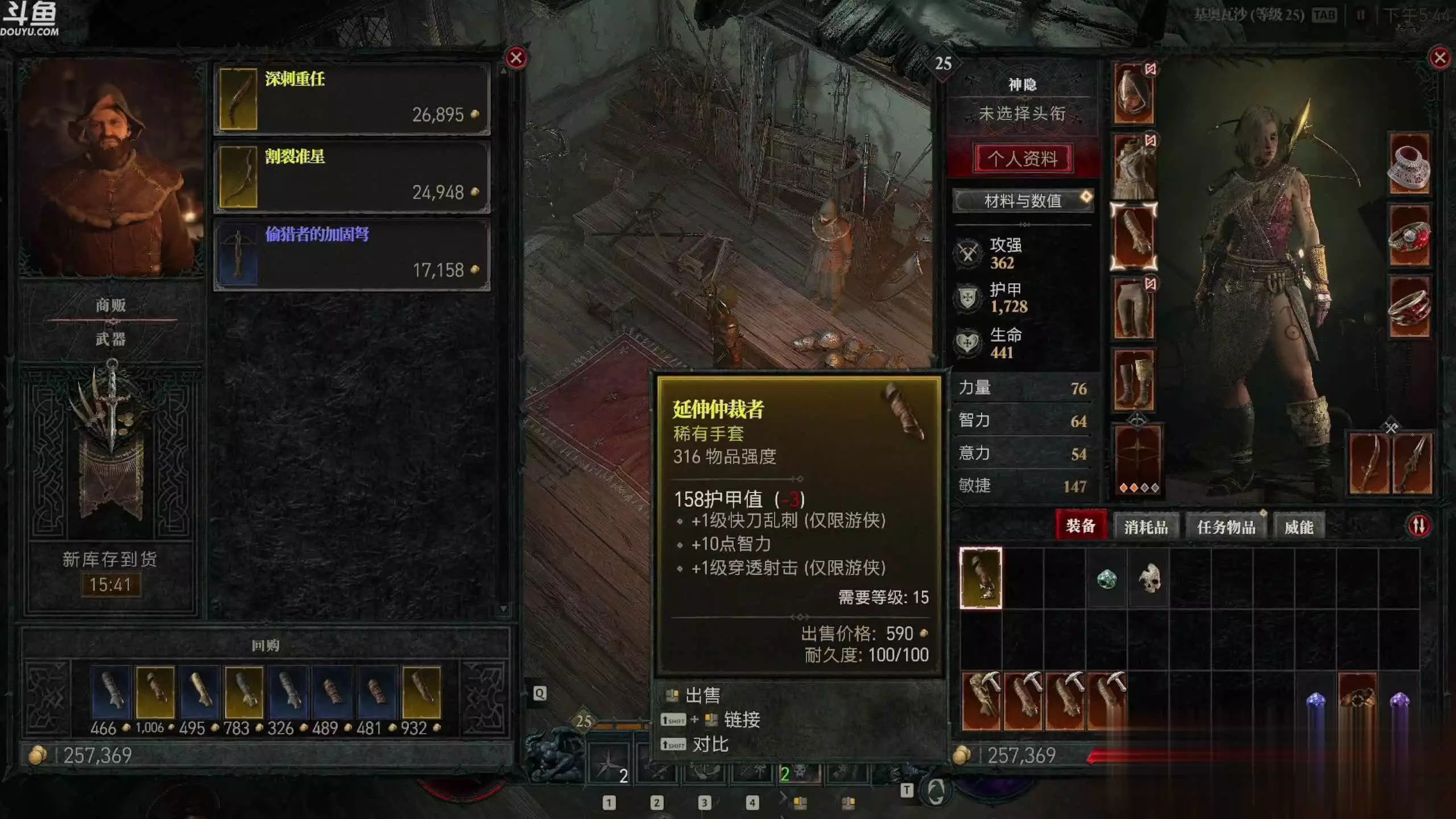Switch to the 装备 equipment tab

(x=1080, y=526)
